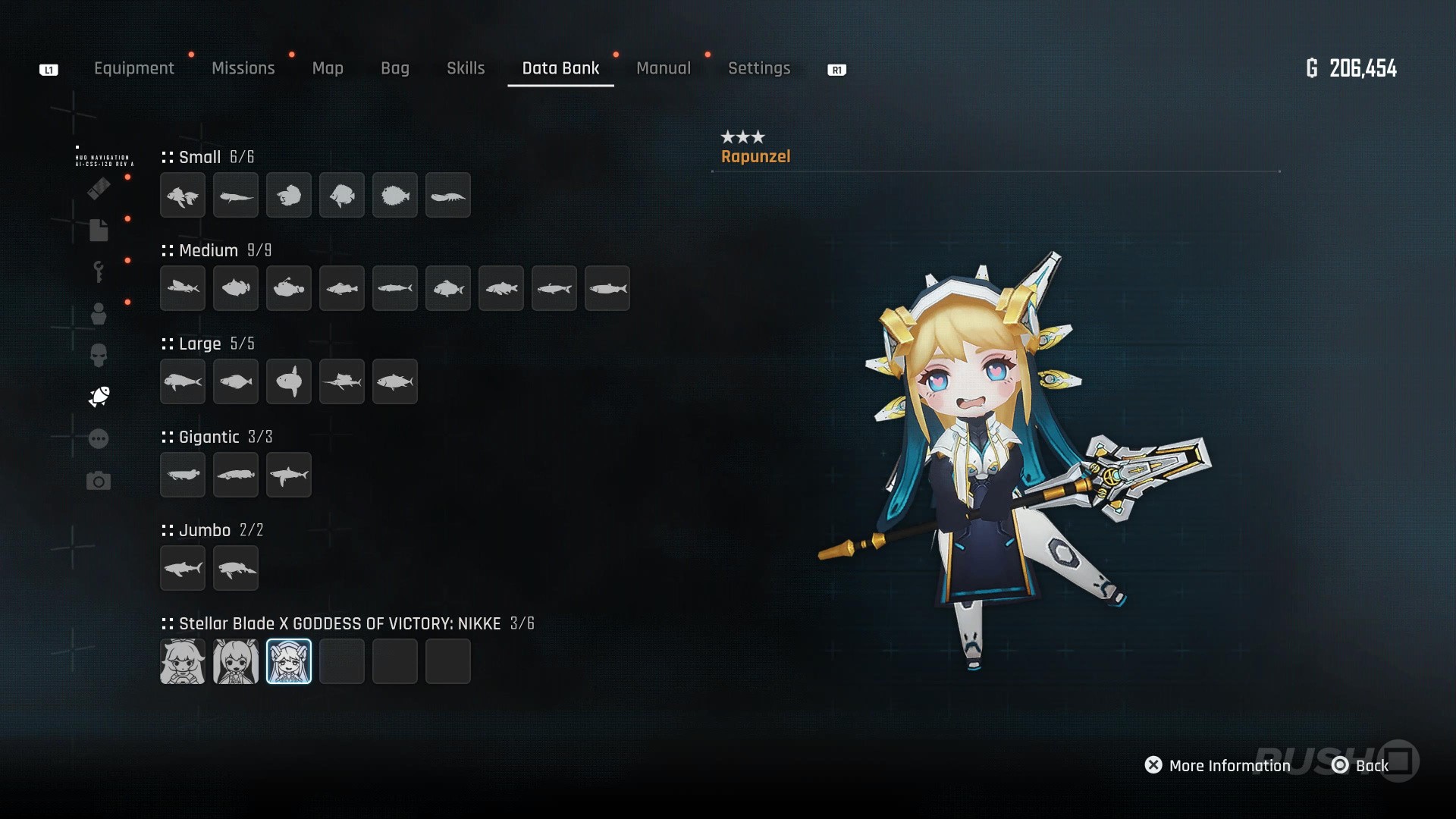Open the skull category in sidebar
1456x819 pixels.
(x=99, y=355)
